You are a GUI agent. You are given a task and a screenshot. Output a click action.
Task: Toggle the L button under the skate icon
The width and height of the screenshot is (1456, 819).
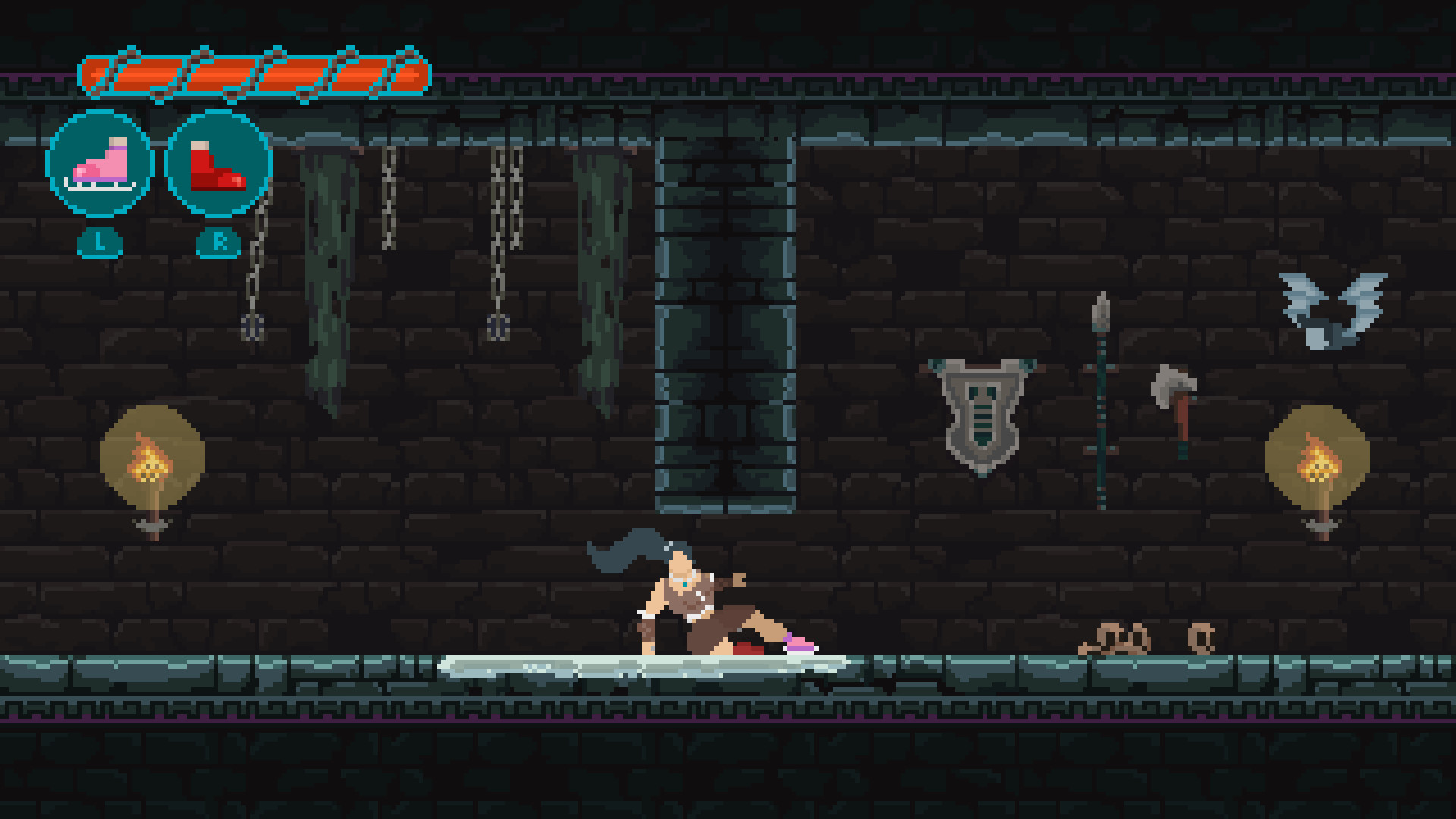(99, 243)
